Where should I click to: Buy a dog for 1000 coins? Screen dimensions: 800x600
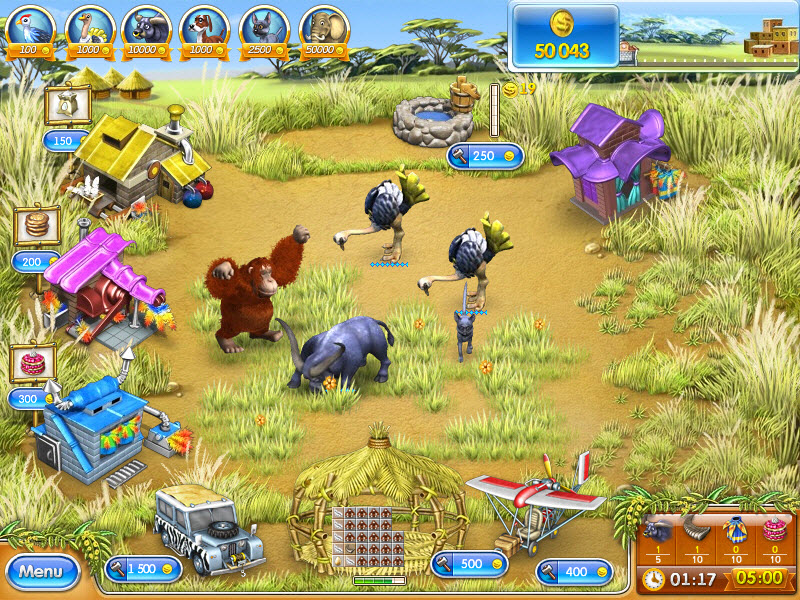point(204,28)
